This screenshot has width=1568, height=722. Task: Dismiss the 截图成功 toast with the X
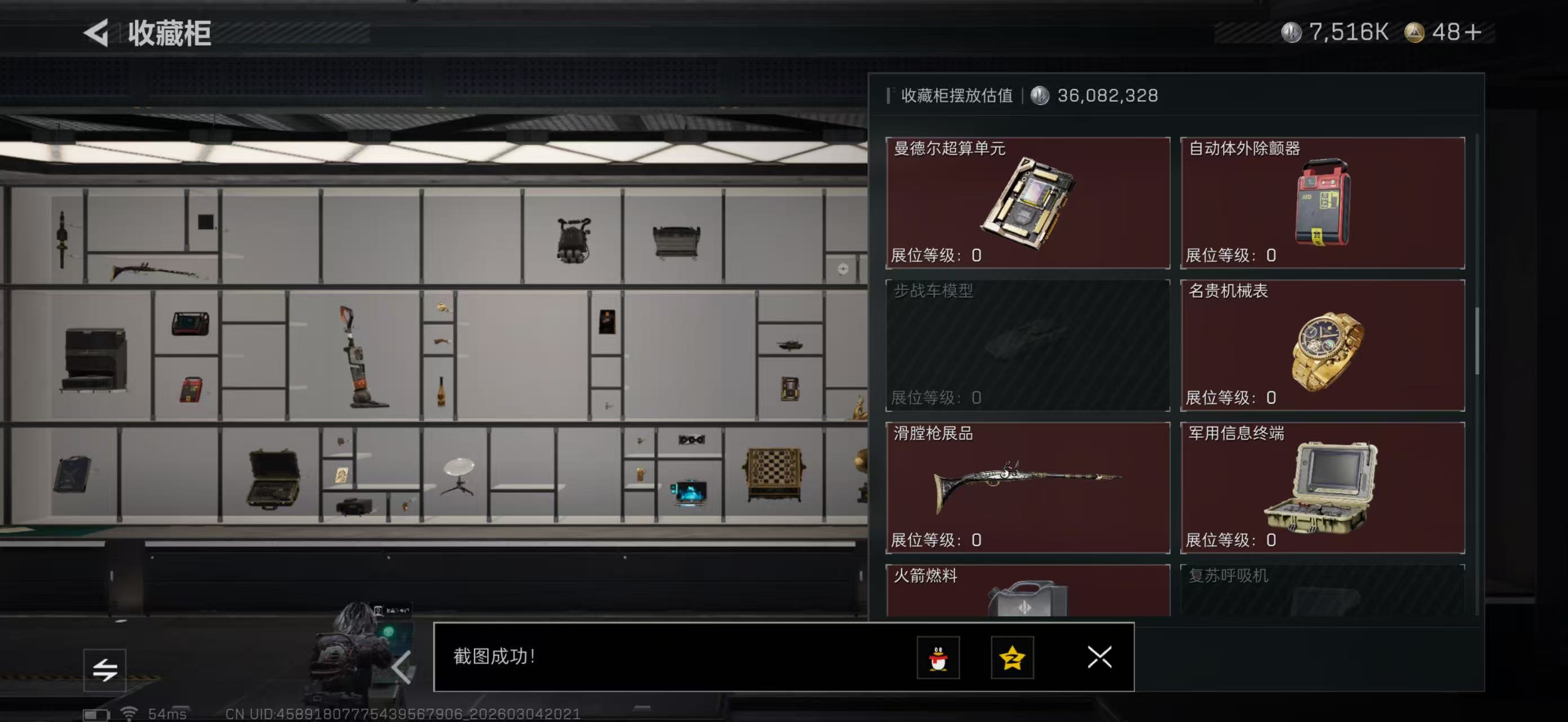pyautogui.click(x=1099, y=658)
